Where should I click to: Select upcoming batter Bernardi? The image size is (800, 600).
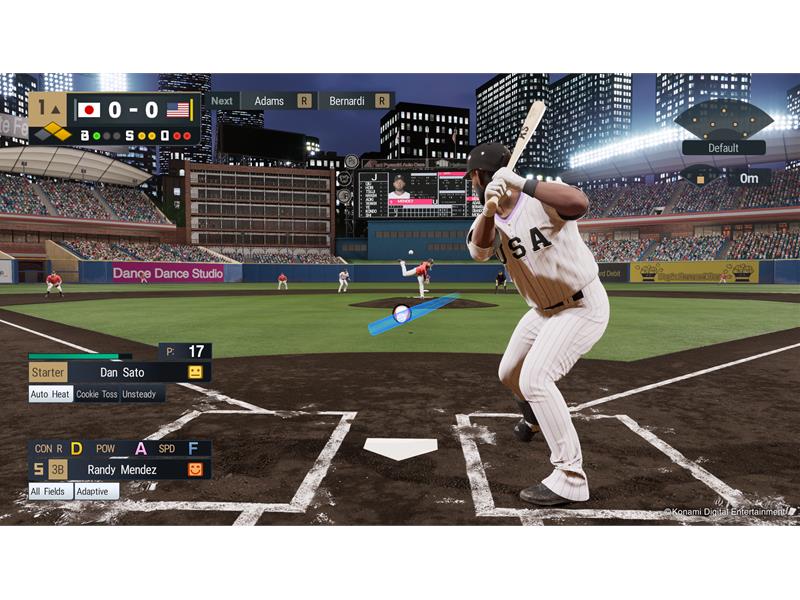[347, 101]
